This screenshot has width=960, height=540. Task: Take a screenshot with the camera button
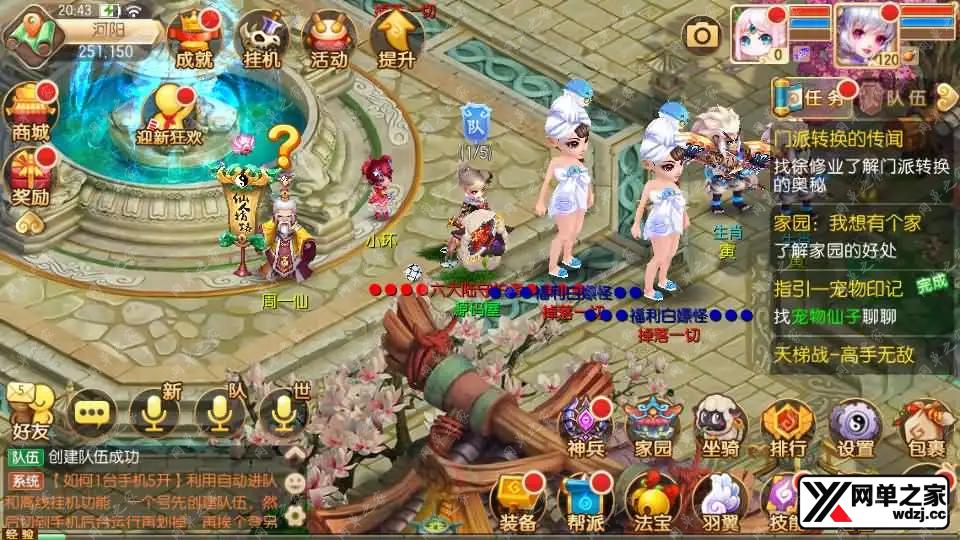702,36
